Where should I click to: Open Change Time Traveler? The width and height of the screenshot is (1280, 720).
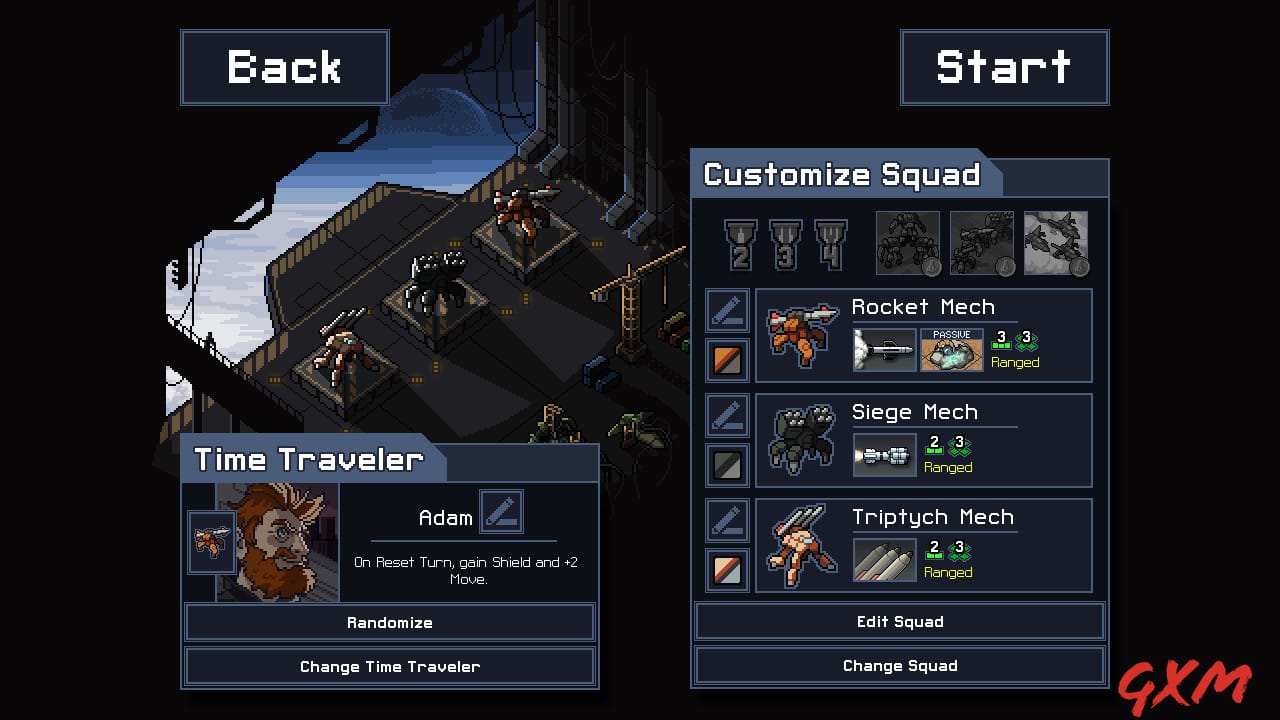coord(390,666)
